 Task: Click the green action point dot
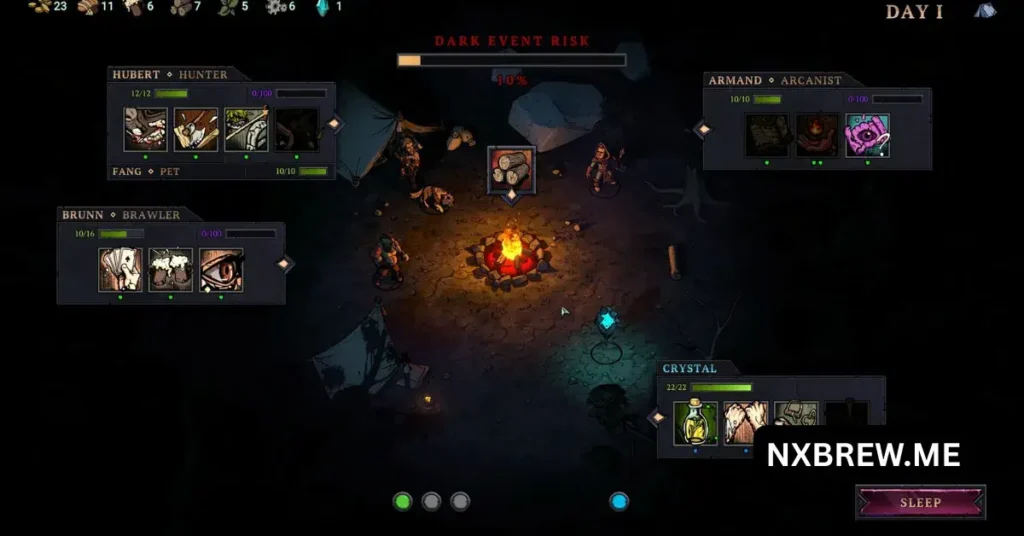pos(403,501)
